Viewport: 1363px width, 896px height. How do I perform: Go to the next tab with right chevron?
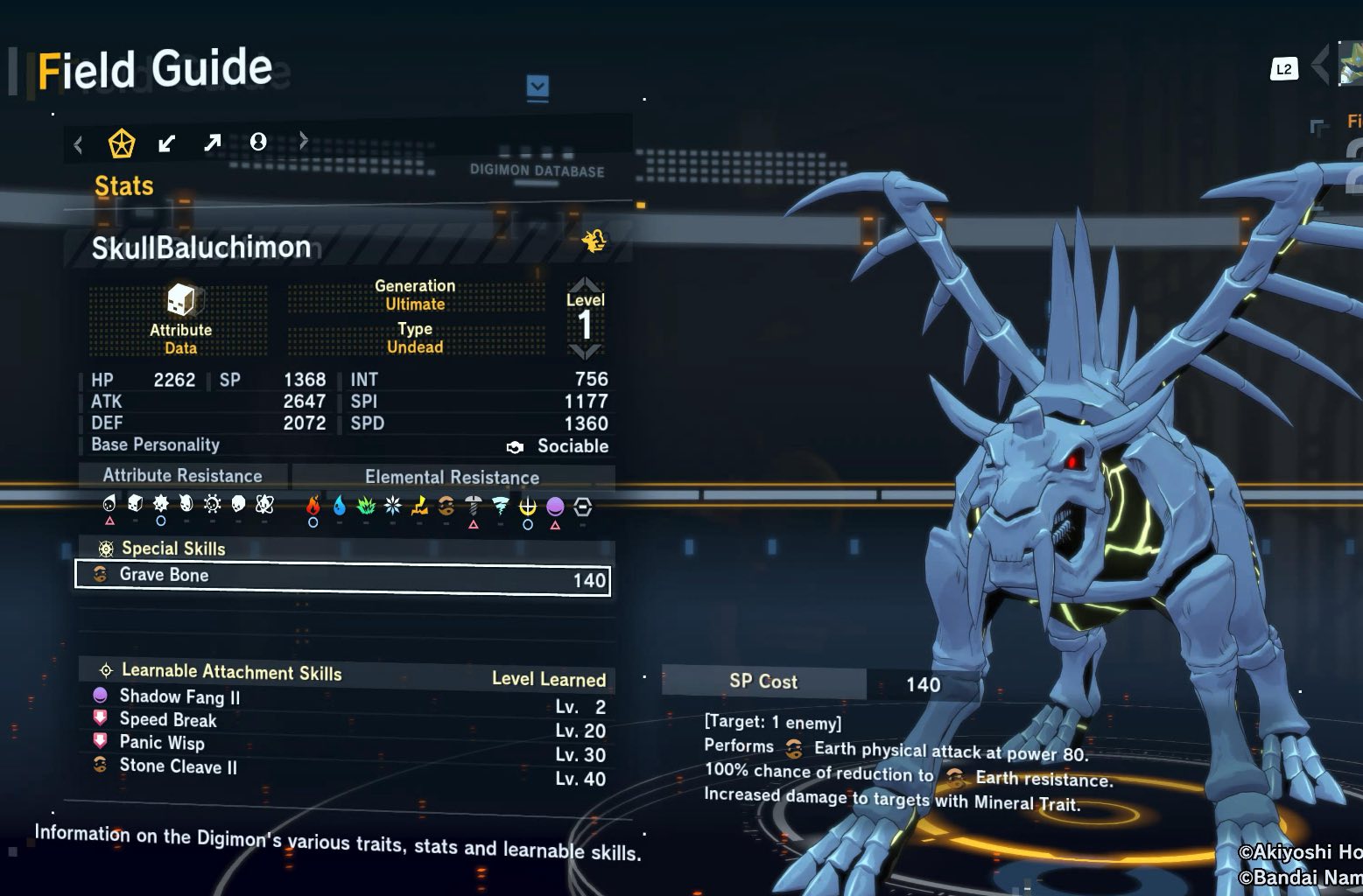point(304,140)
